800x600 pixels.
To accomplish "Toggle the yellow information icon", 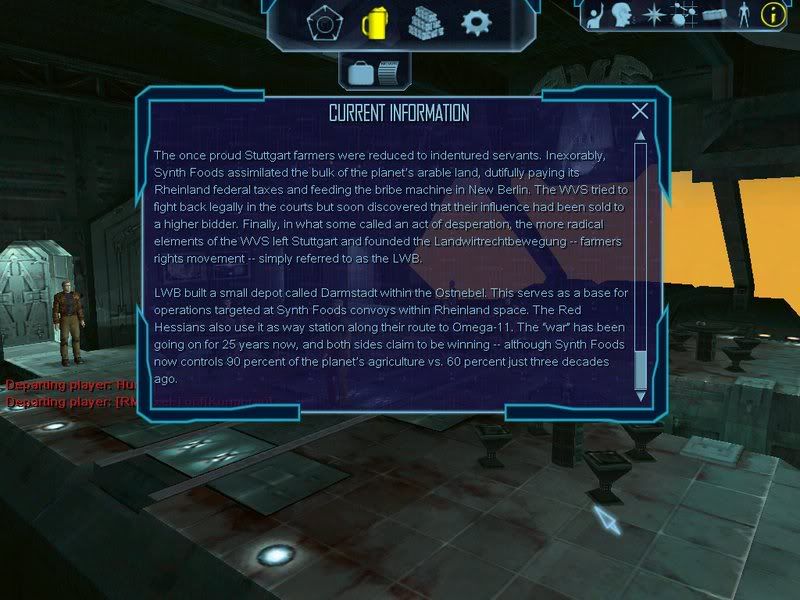I will coord(771,14).
